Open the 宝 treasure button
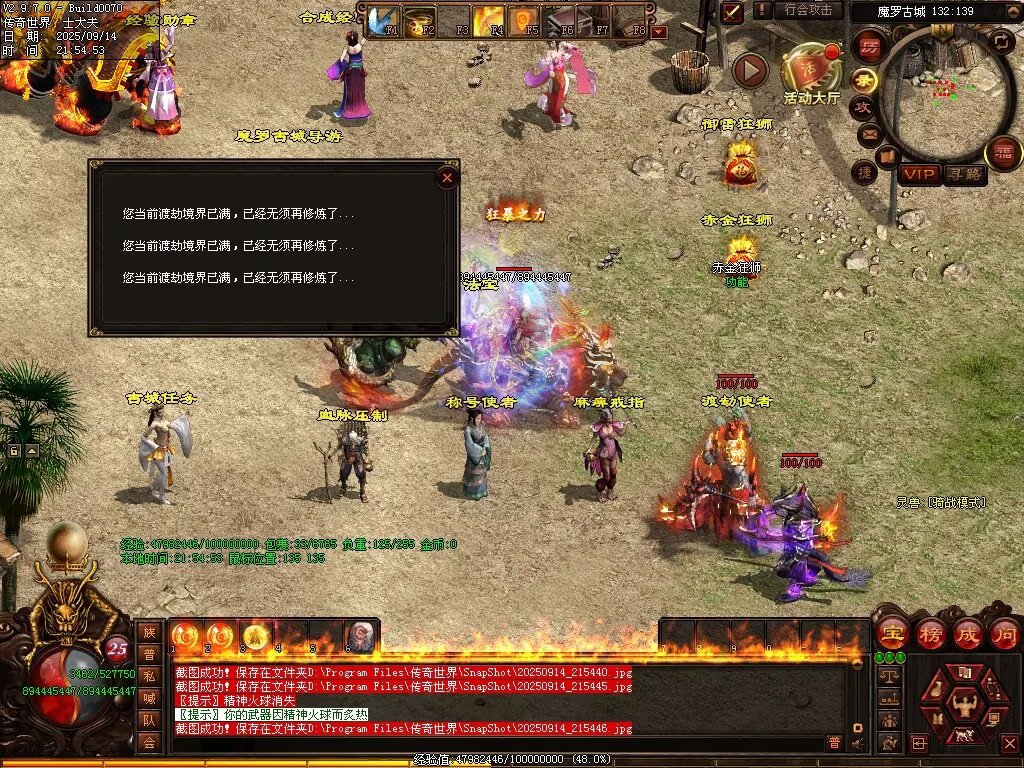Image resolution: width=1024 pixels, height=768 pixels. (891, 633)
